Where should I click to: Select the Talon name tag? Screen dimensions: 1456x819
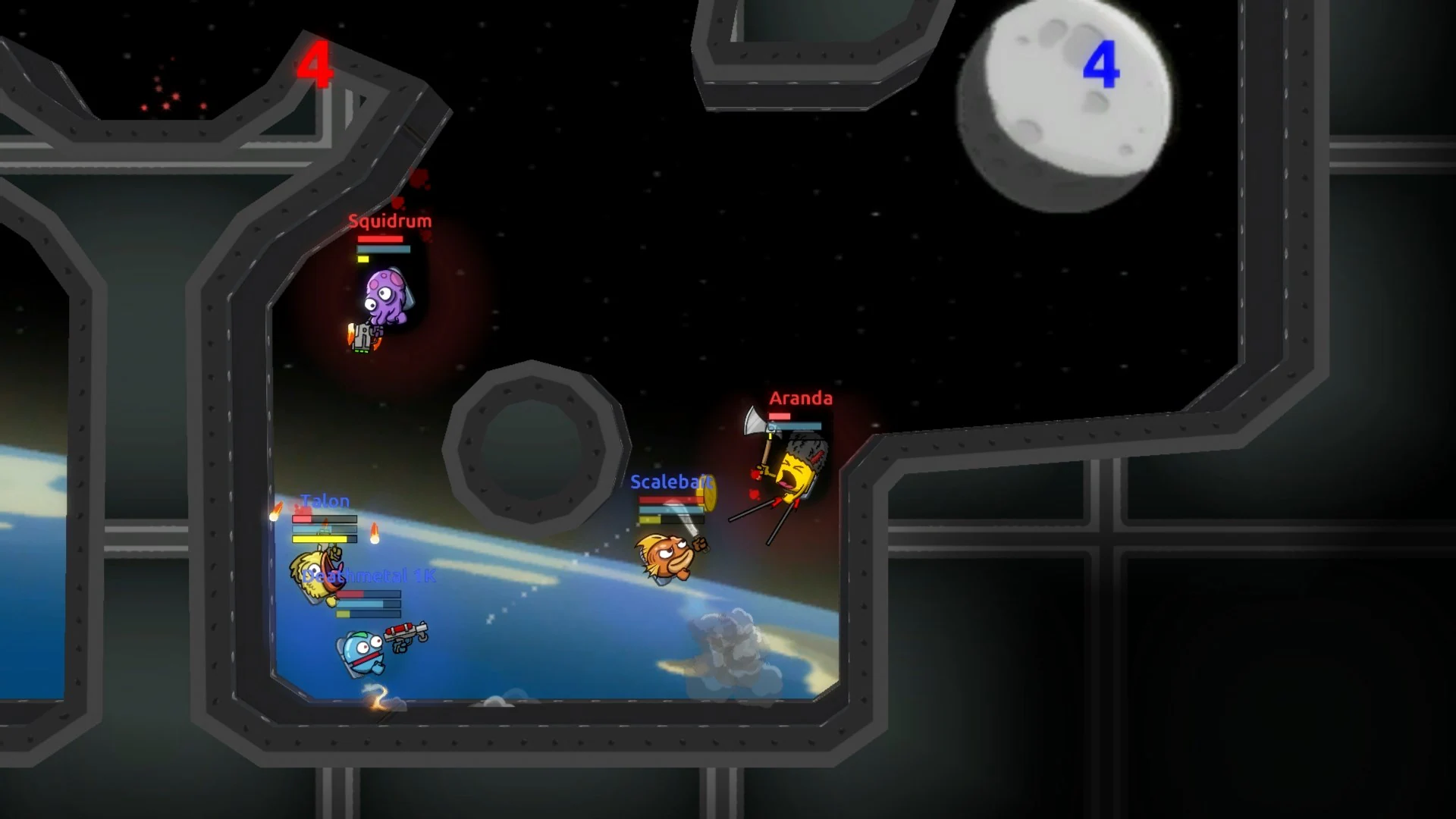click(325, 500)
